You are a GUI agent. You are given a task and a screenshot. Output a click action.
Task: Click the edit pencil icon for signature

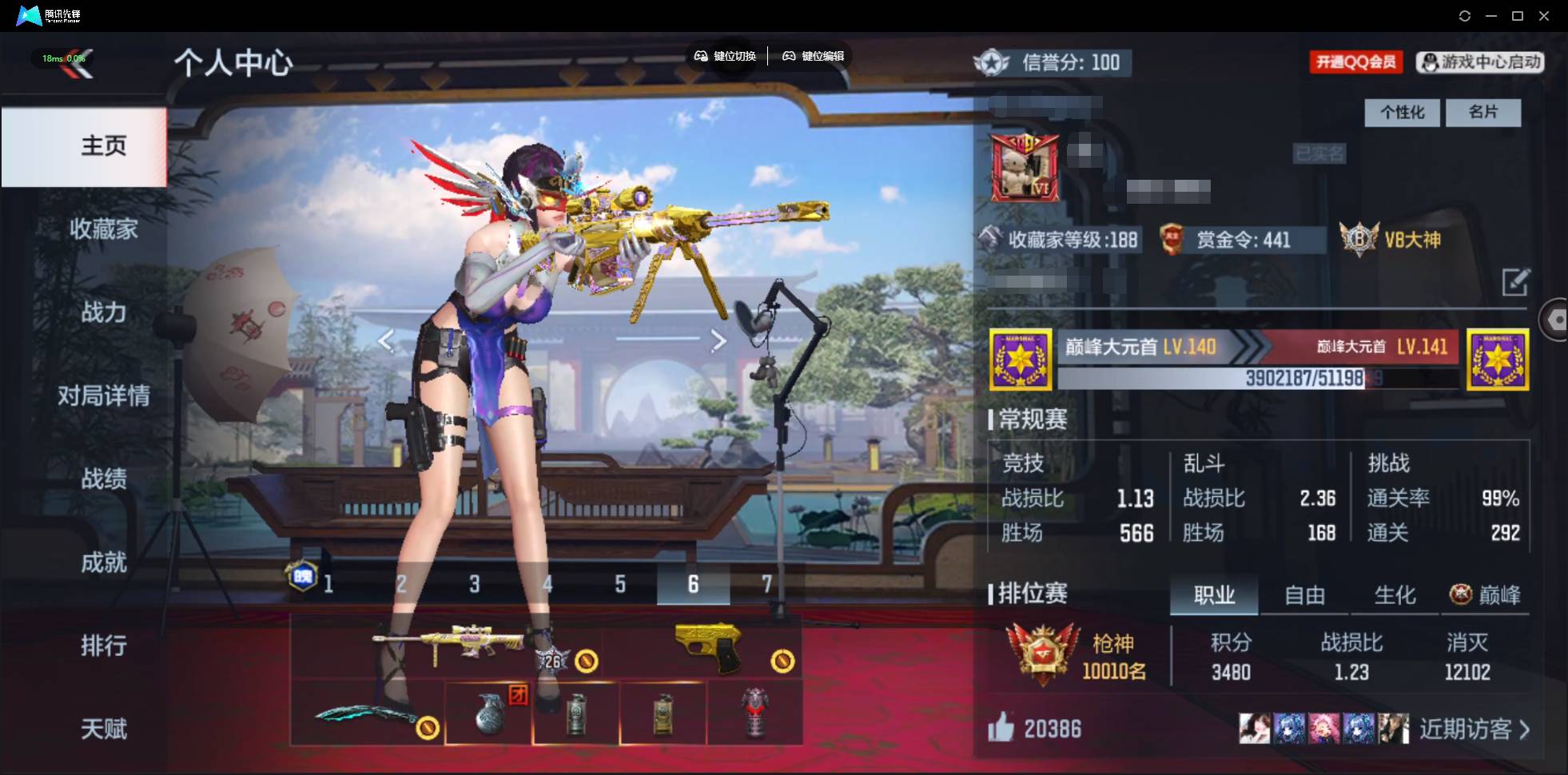1518,282
